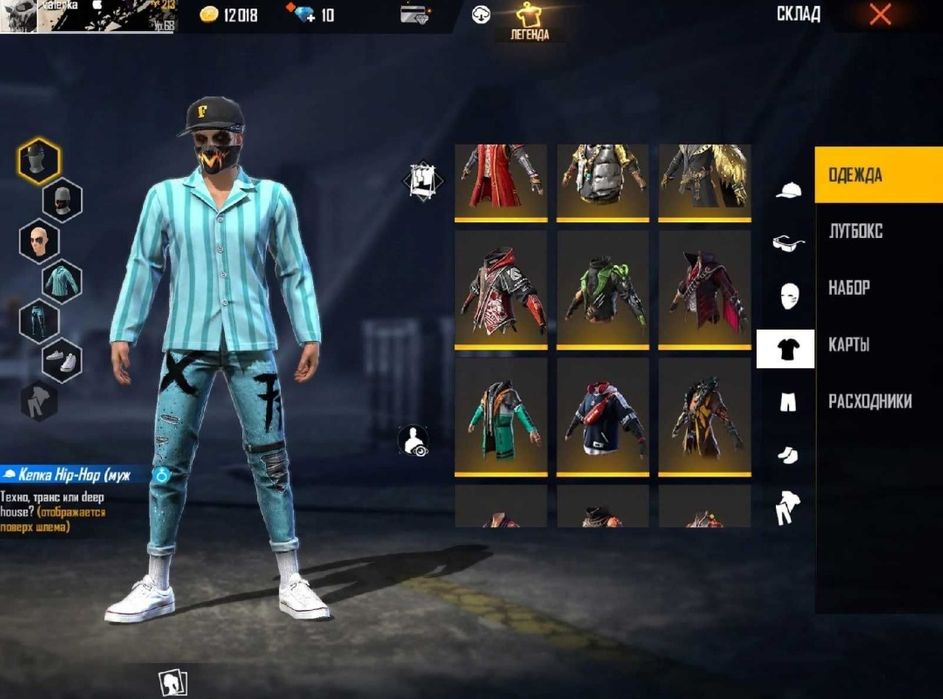
Task: Close the vault screen with the X
Action: (880, 14)
